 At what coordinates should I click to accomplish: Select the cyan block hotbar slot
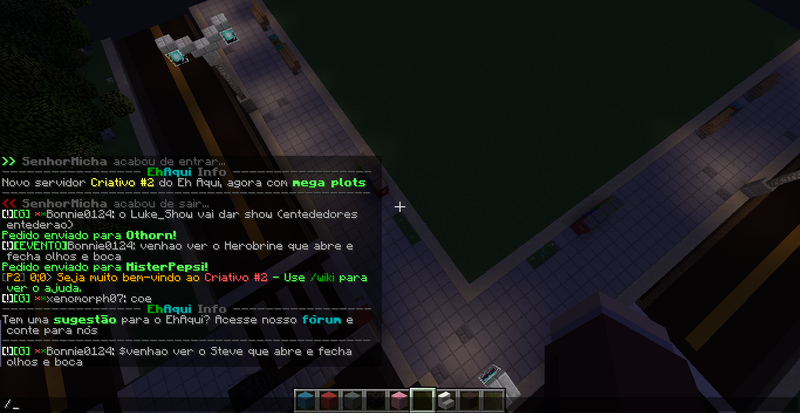click(307, 400)
